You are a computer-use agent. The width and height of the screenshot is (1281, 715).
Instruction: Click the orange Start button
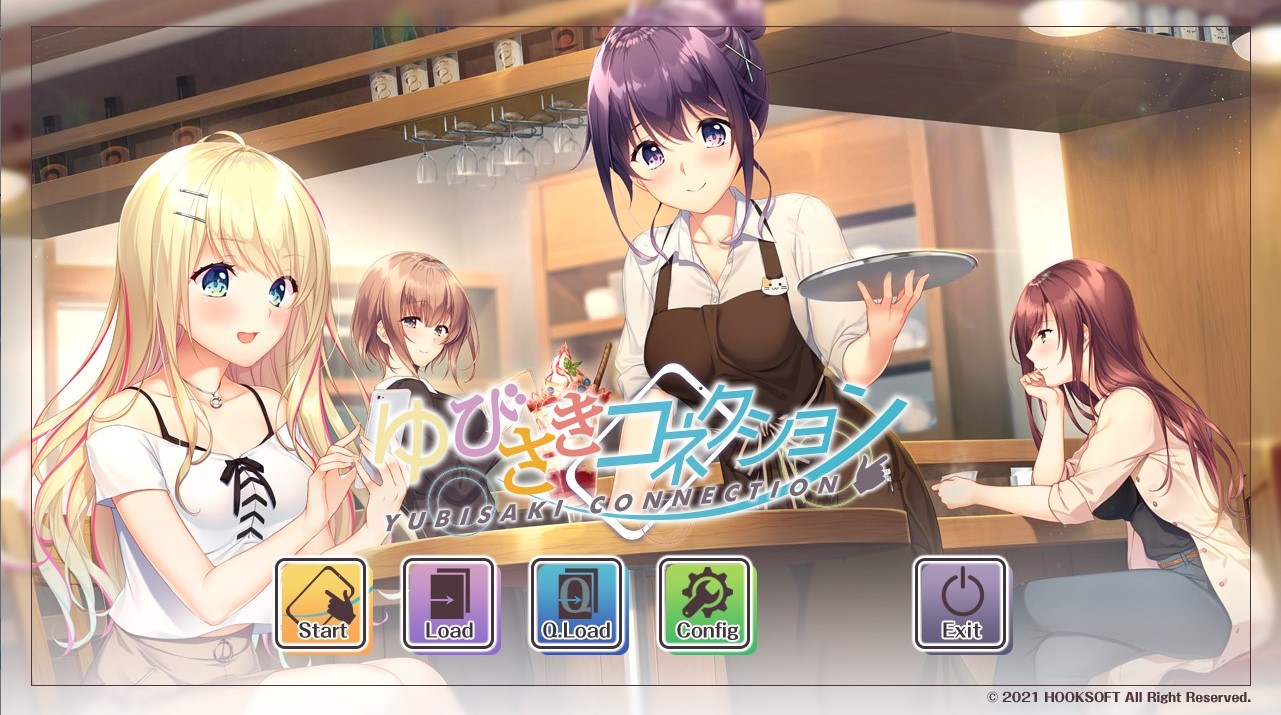[322, 604]
